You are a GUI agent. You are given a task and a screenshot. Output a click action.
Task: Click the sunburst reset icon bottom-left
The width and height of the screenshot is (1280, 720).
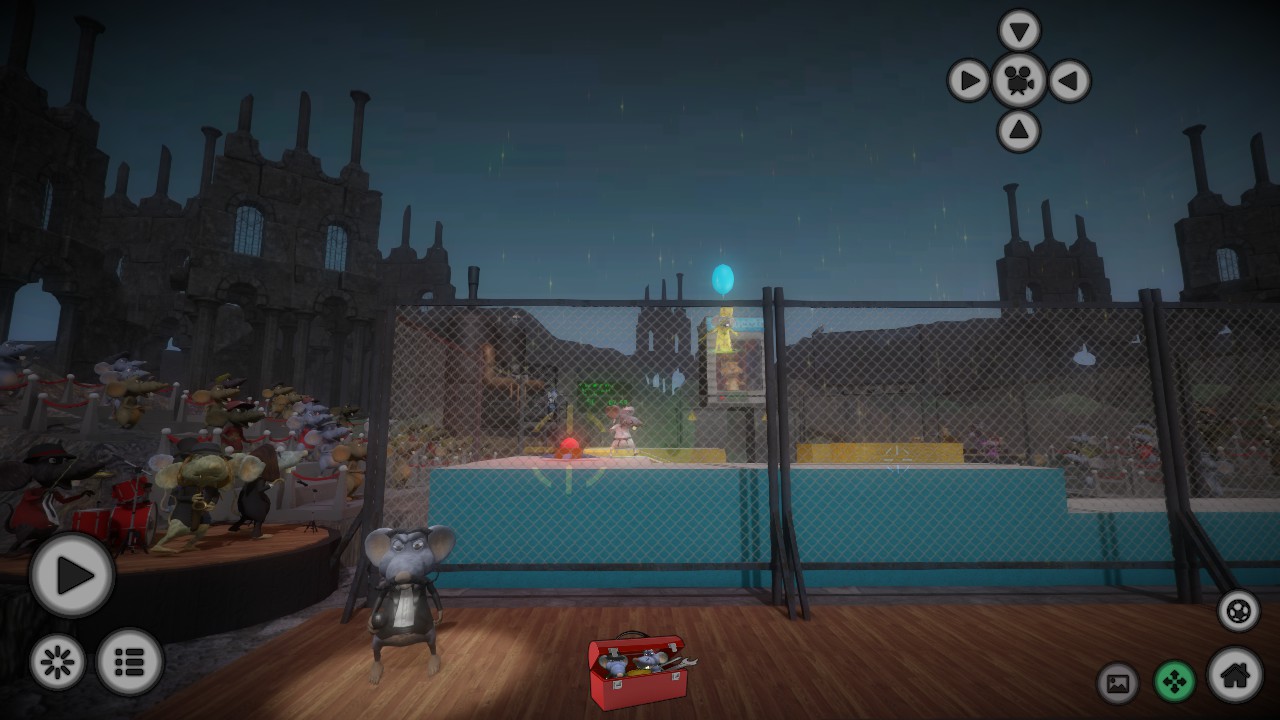tap(60, 660)
